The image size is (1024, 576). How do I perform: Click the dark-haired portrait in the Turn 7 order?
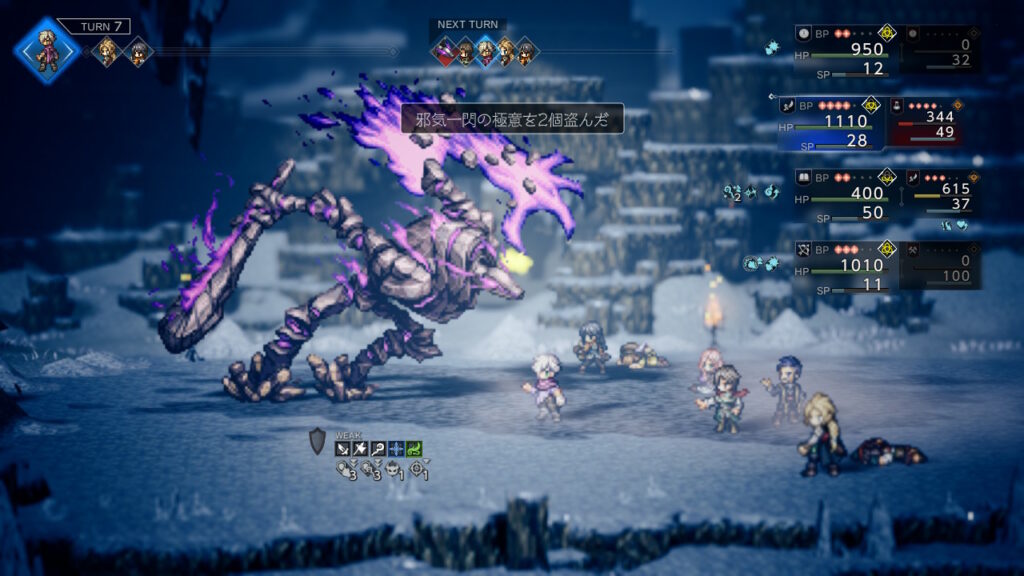[x=137, y=51]
